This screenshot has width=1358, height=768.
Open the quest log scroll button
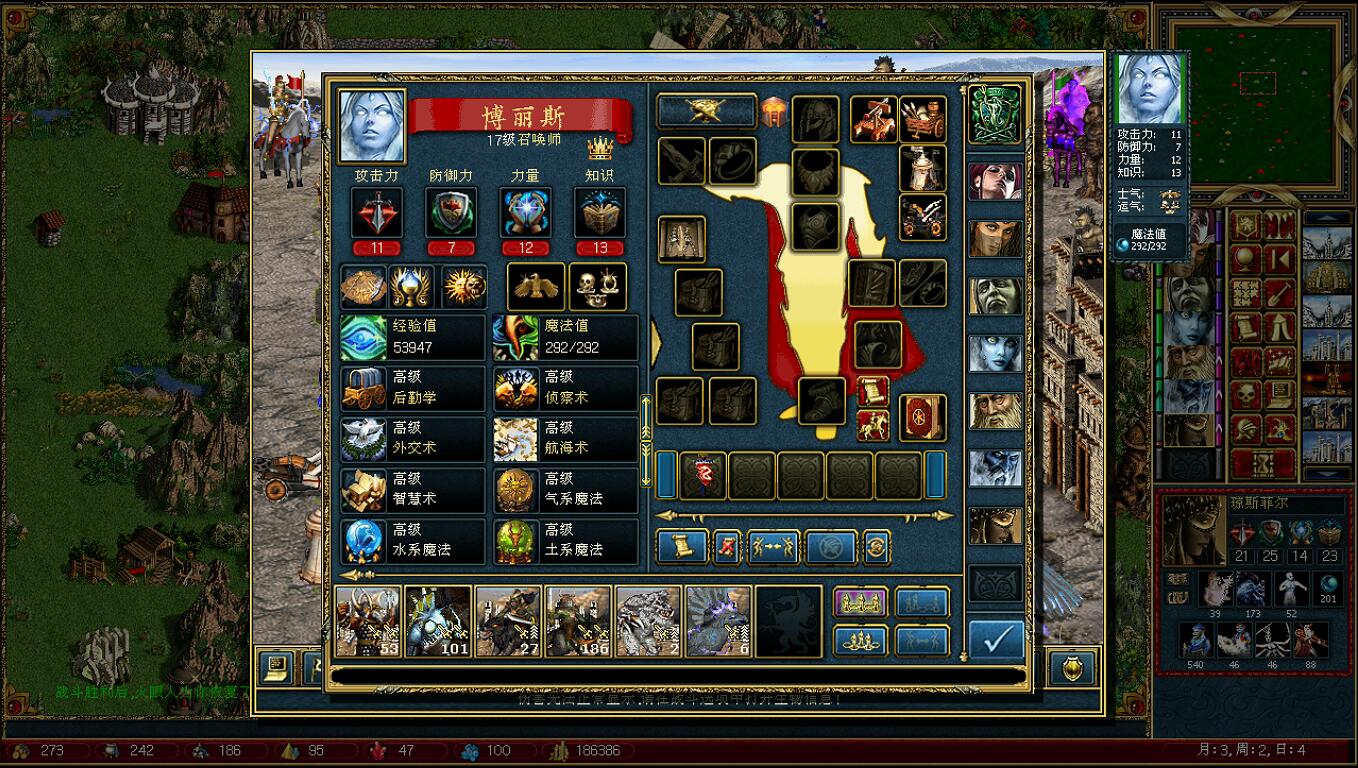(683, 546)
